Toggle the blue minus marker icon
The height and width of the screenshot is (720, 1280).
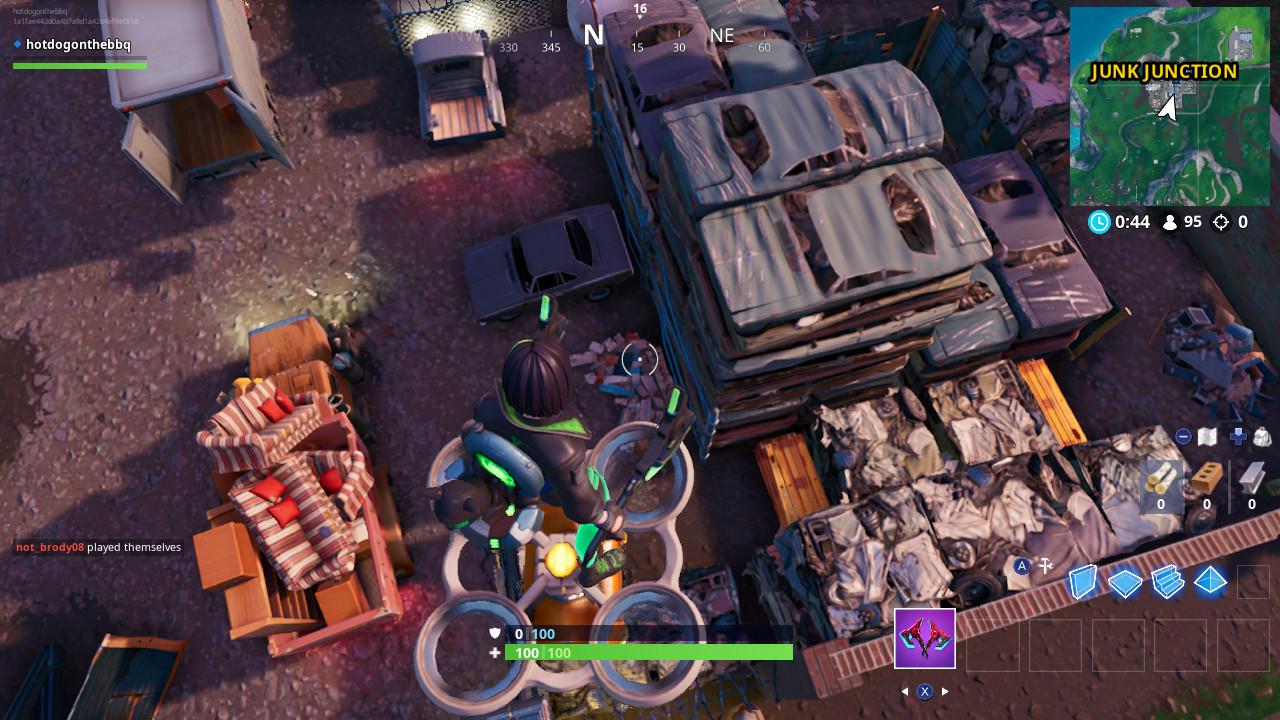tap(1184, 435)
